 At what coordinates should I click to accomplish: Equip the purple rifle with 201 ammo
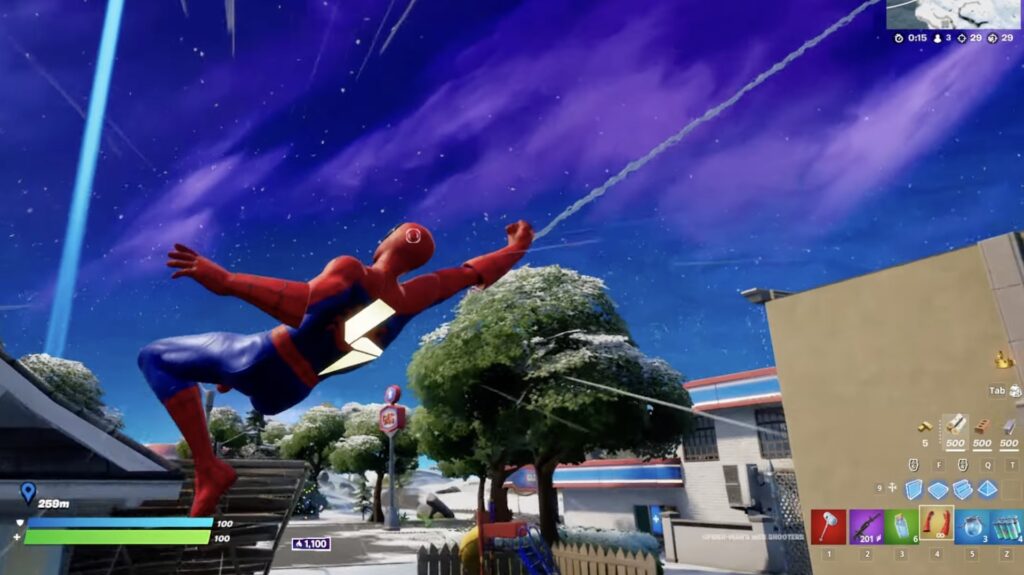tap(865, 526)
